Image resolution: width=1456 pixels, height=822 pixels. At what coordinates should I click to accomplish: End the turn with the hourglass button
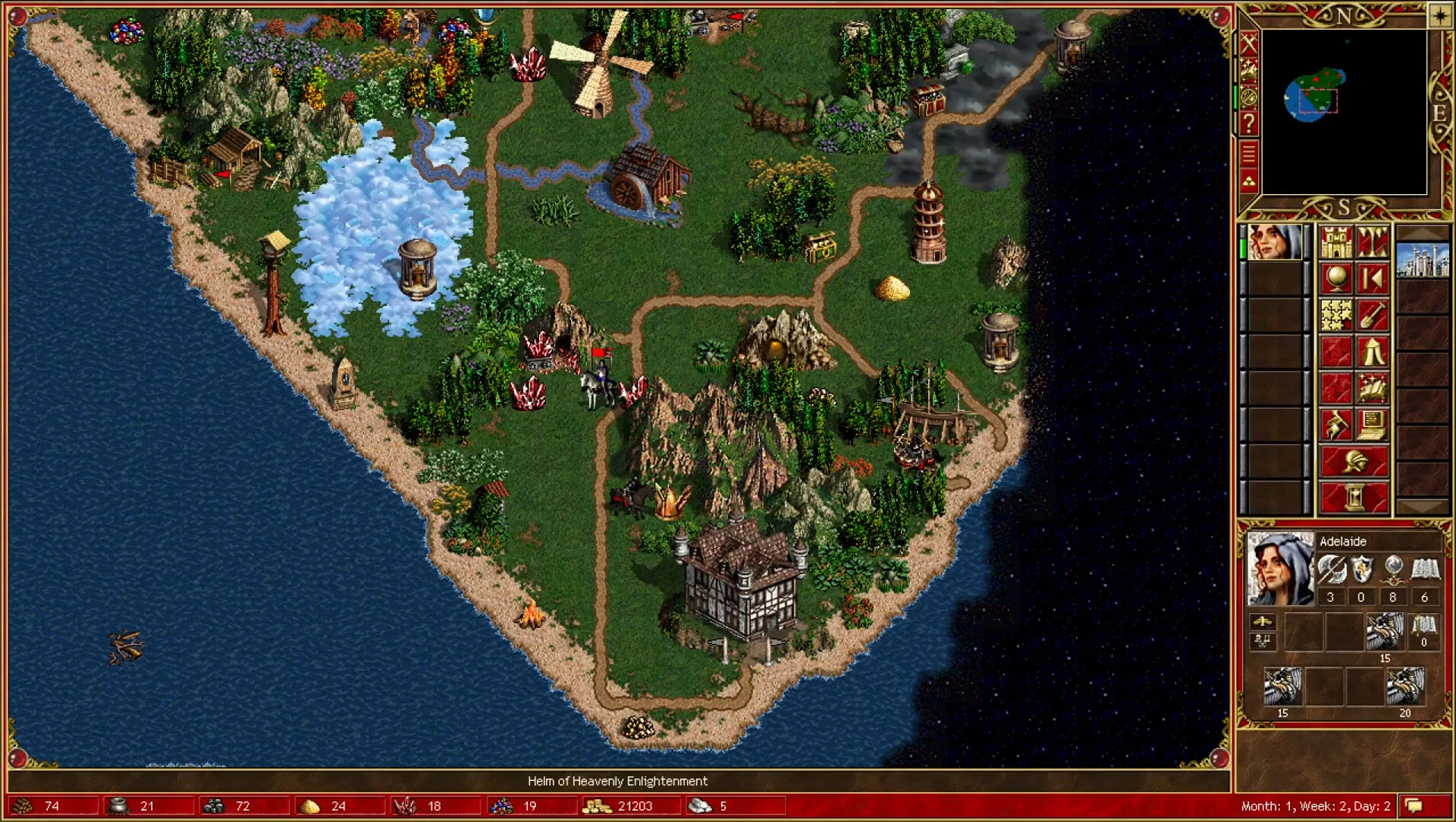(1355, 494)
